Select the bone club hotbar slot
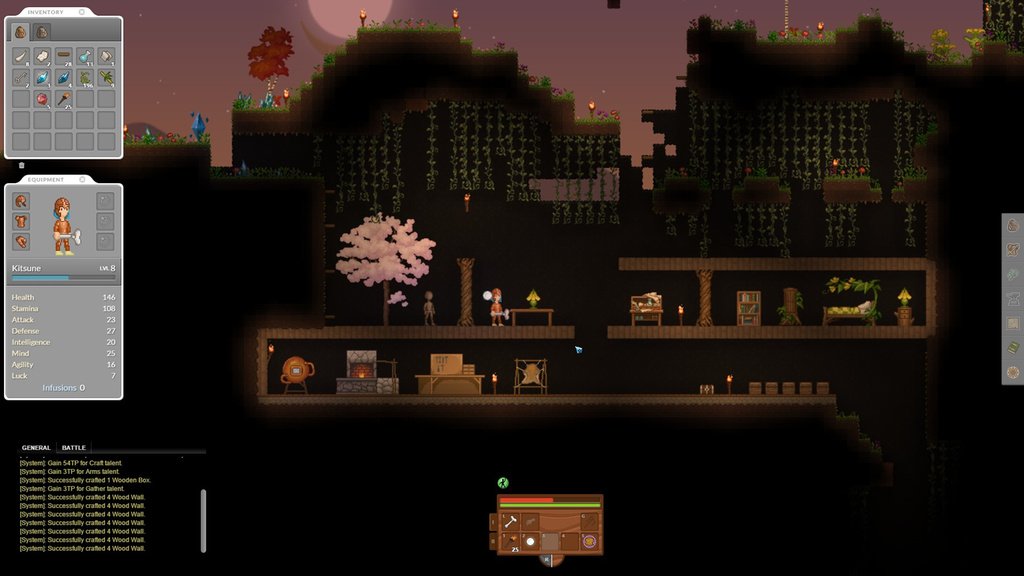The image size is (1024, 576). [510, 521]
